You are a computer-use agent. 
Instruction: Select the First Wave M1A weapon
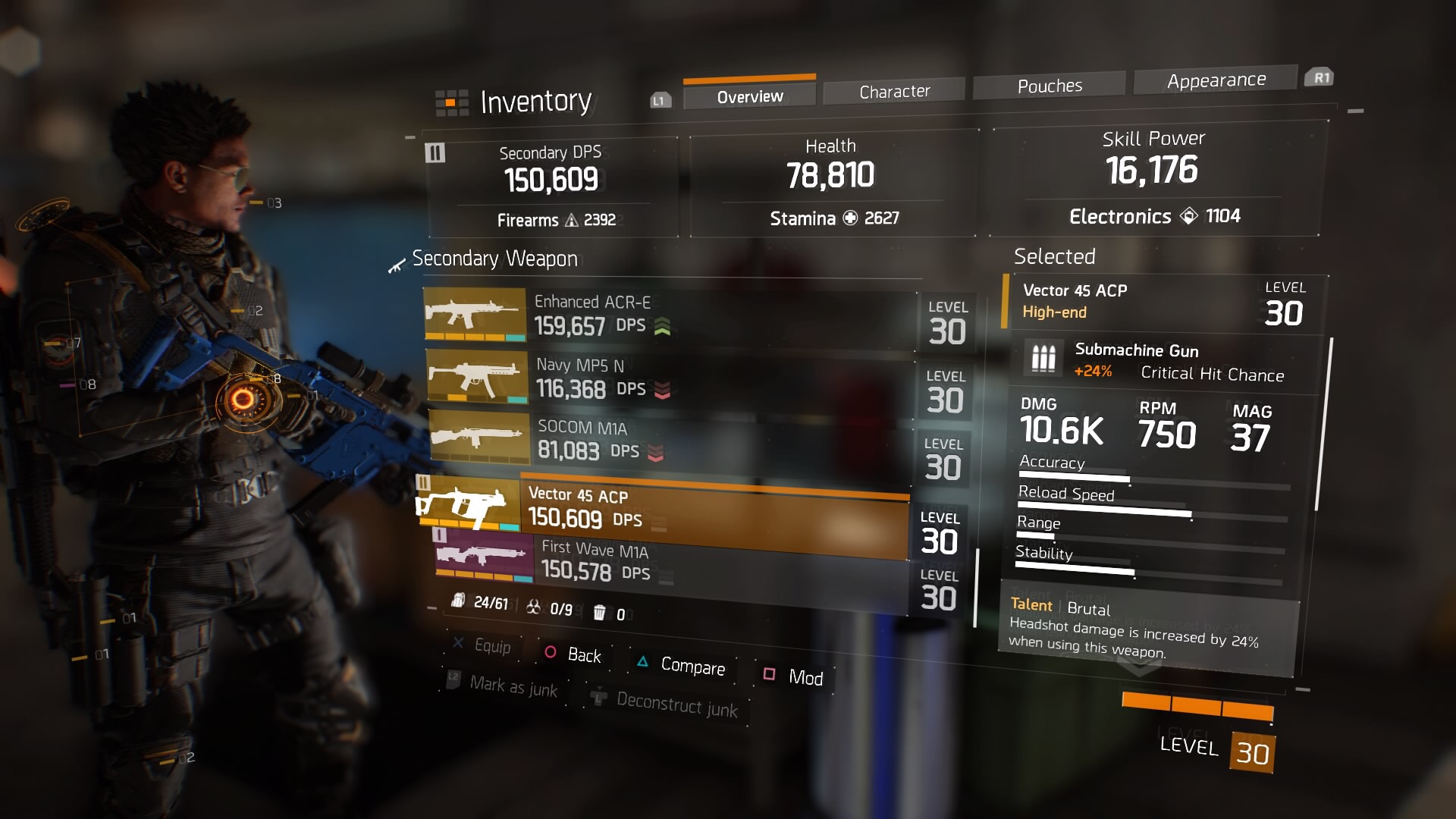[x=667, y=563]
